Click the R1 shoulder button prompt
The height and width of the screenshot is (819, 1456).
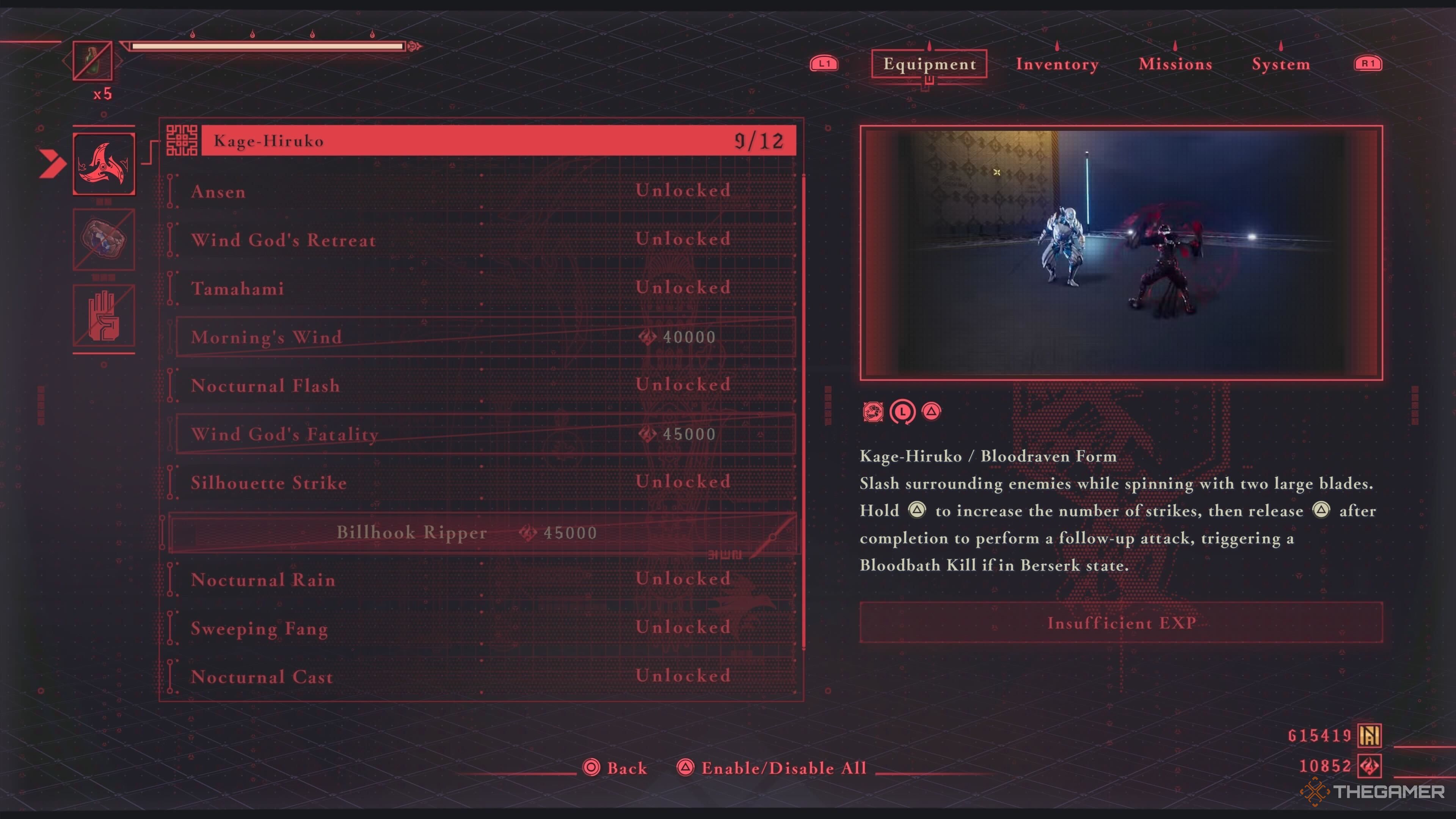tap(1368, 64)
